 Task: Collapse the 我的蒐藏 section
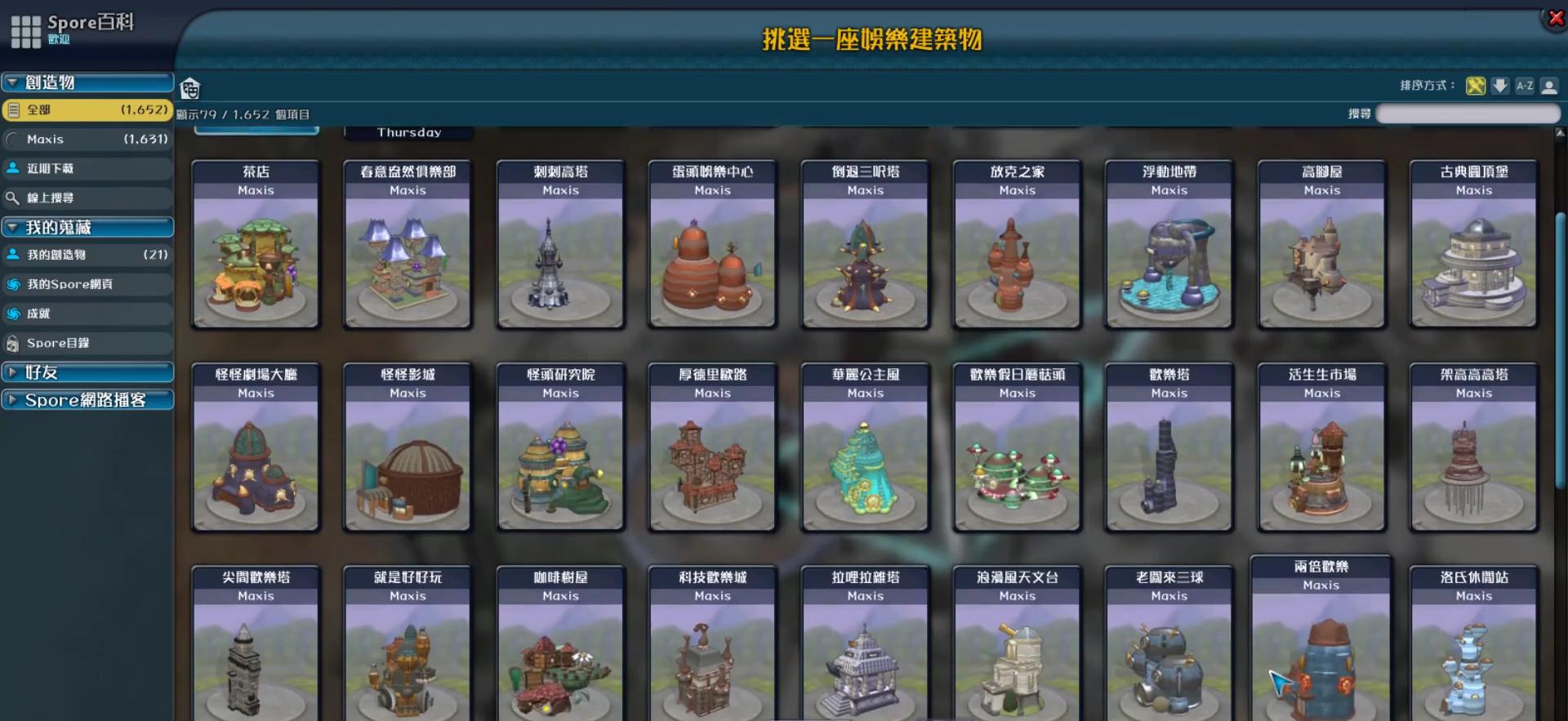point(12,227)
